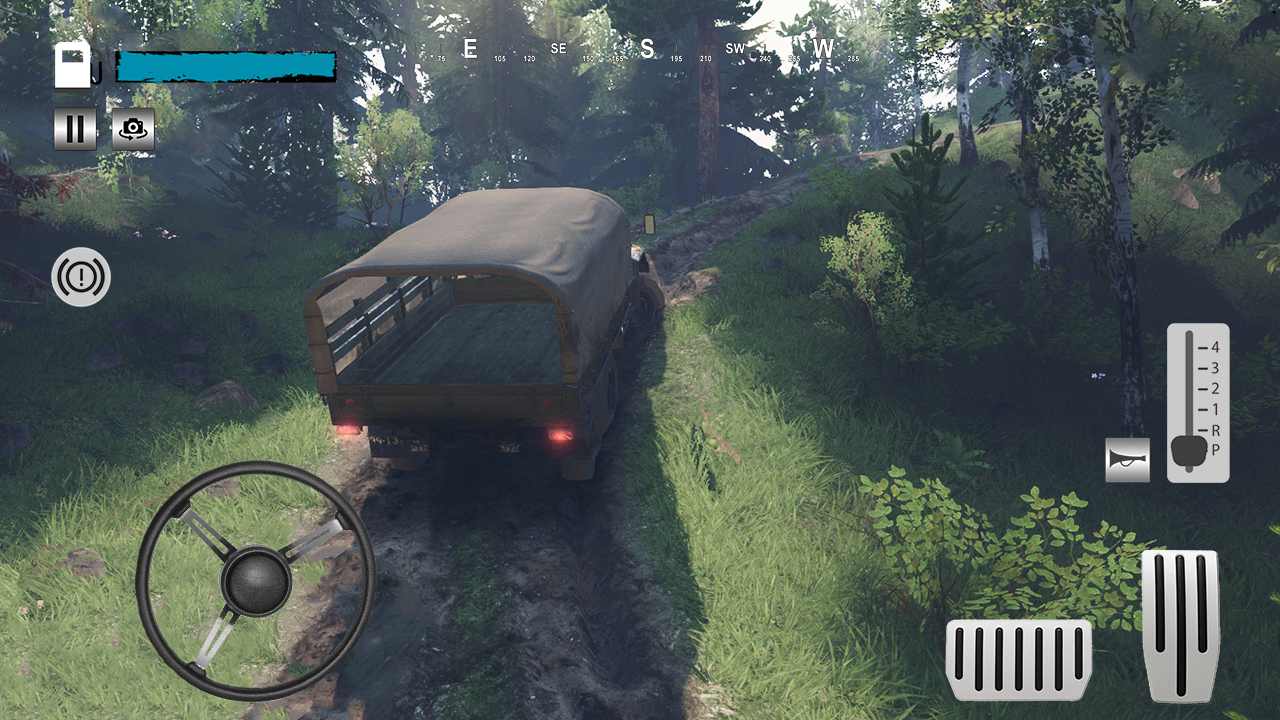Click the W heading on the compass
1280x720 pixels.
pos(823,48)
